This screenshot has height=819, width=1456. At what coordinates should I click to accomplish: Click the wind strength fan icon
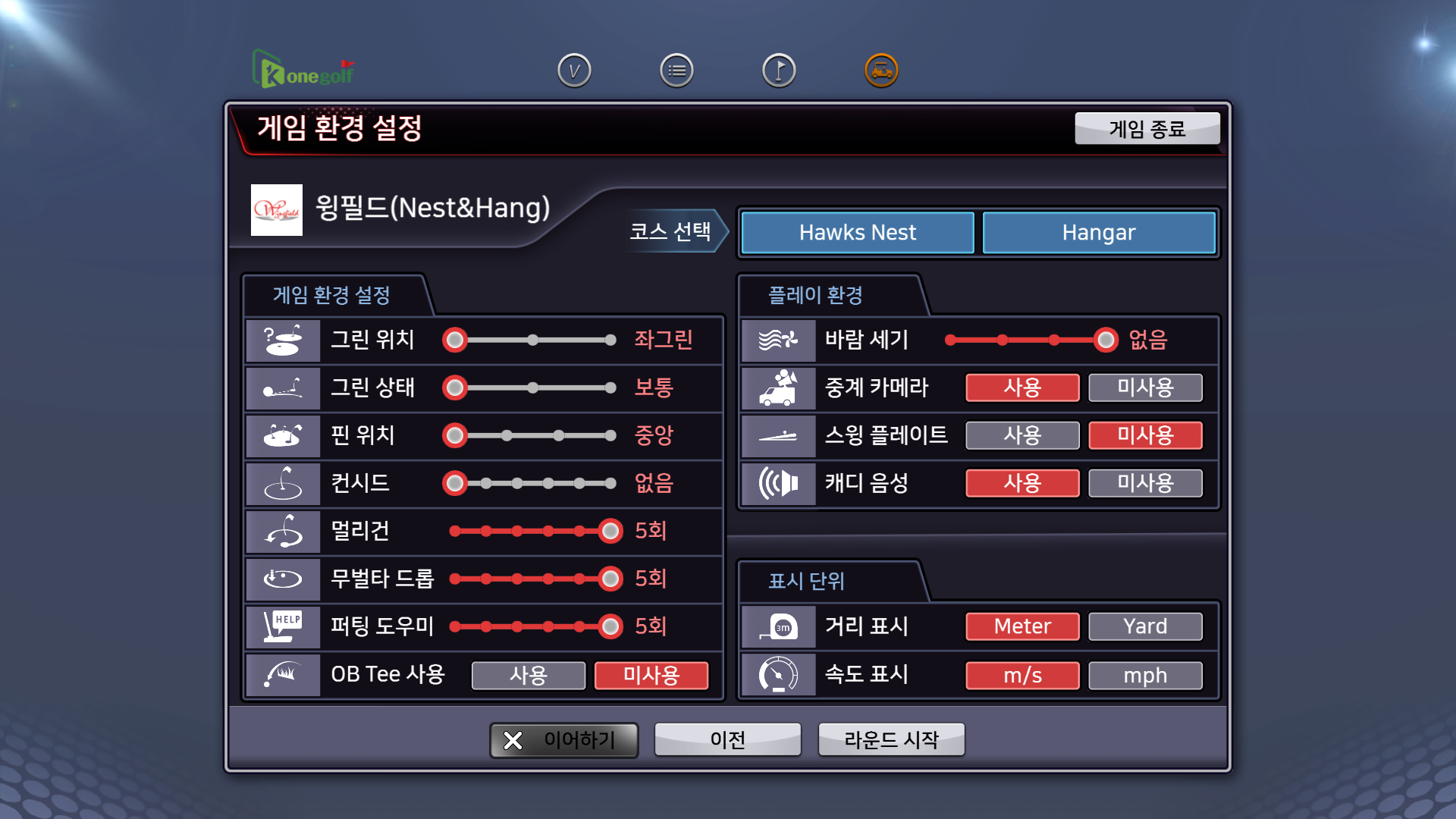click(x=778, y=340)
